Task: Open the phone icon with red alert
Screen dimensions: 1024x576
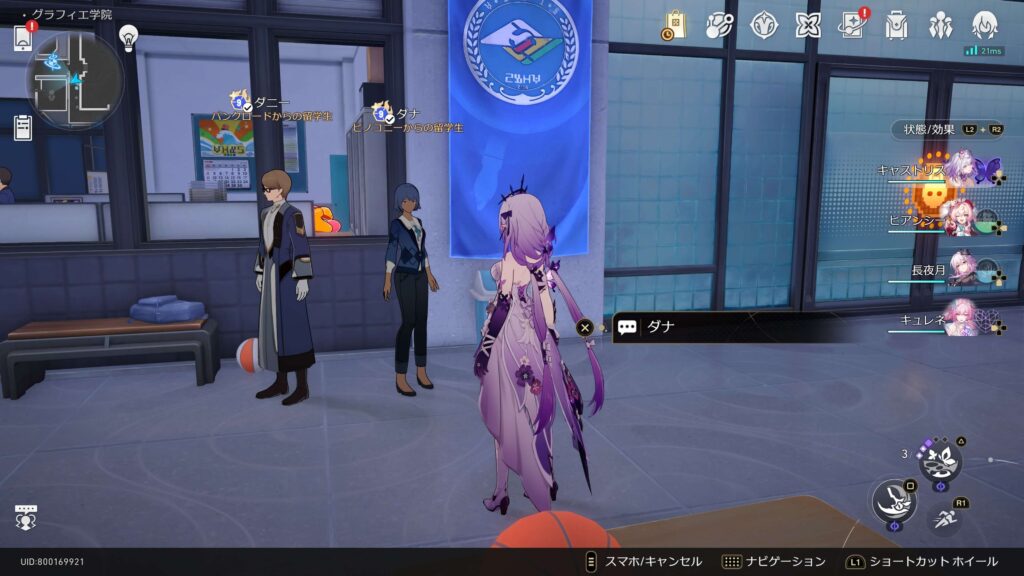Action: point(23,38)
